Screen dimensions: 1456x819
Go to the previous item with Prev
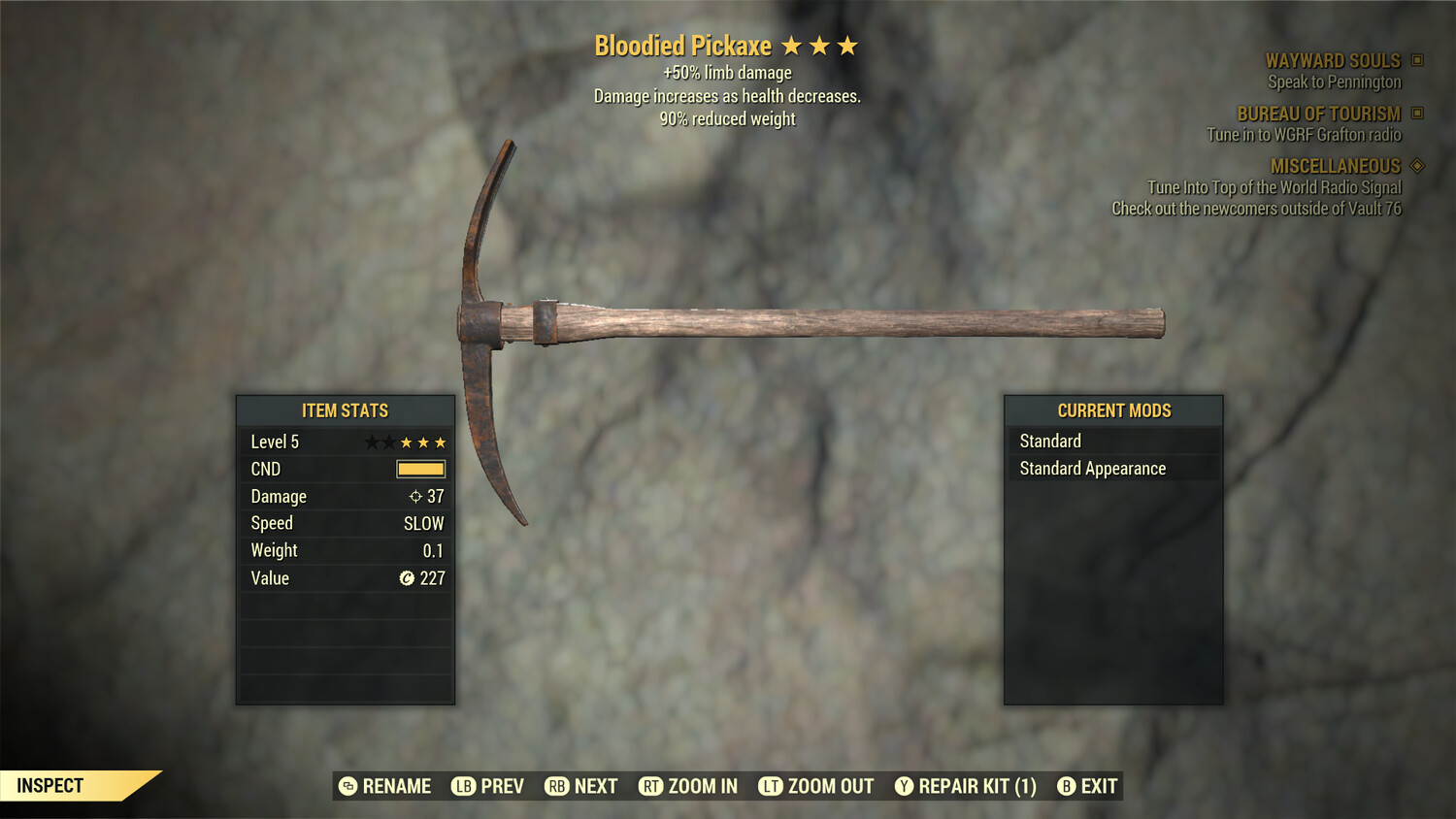[488, 786]
